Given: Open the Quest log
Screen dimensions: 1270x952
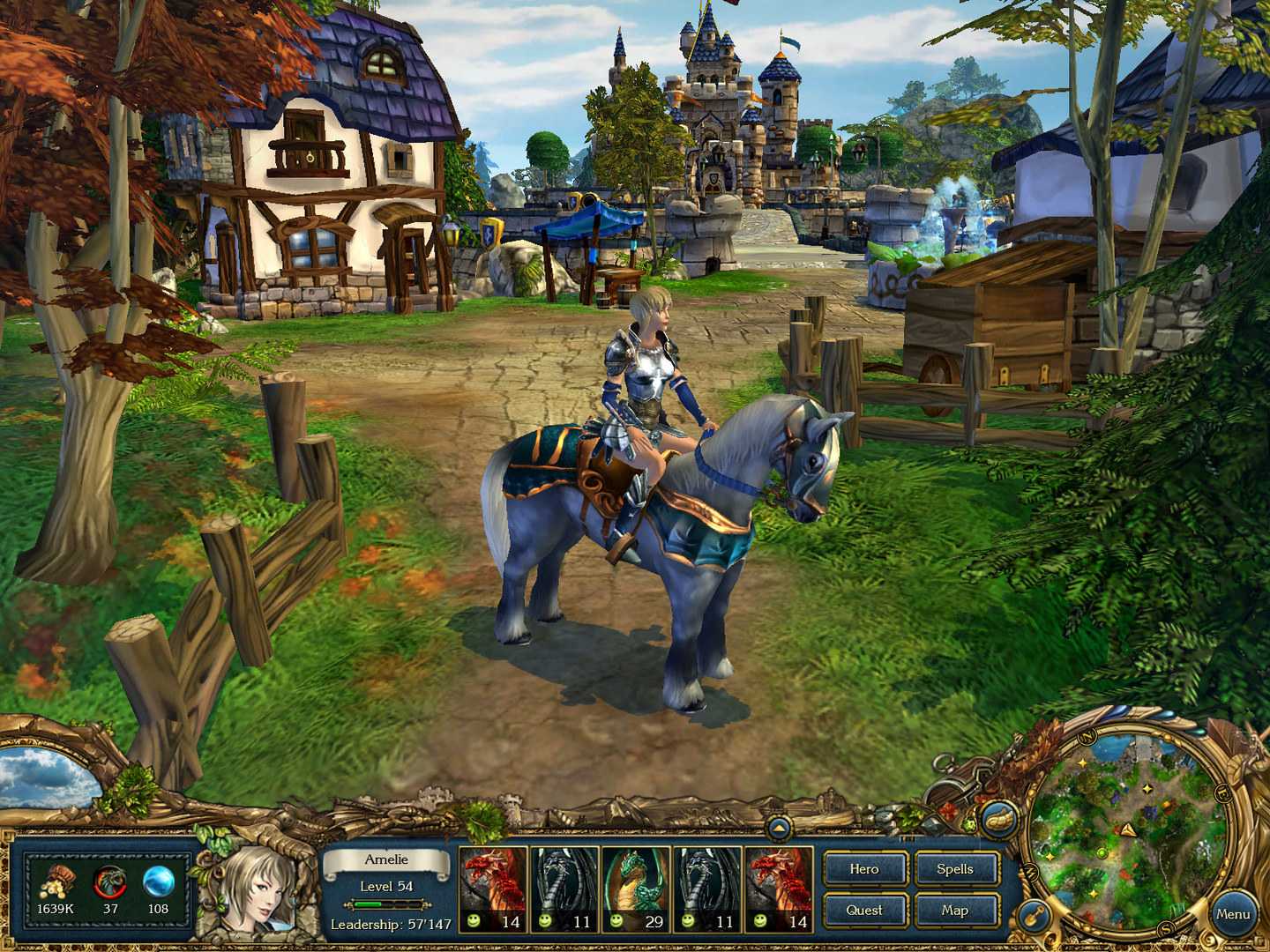Looking at the screenshot, I should (x=864, y=910).
